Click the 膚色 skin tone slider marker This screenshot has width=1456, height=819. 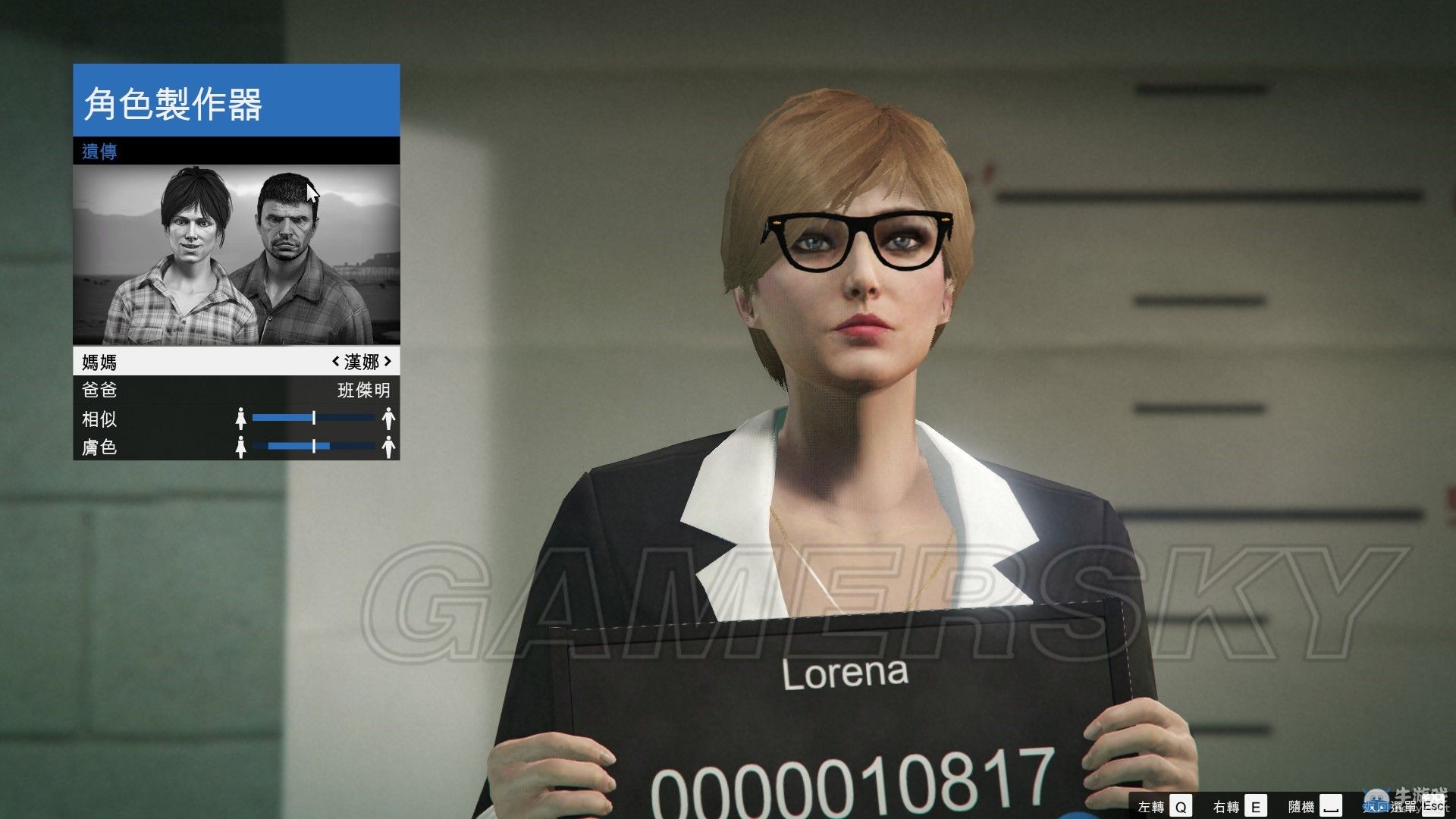(x=313, y=447)
